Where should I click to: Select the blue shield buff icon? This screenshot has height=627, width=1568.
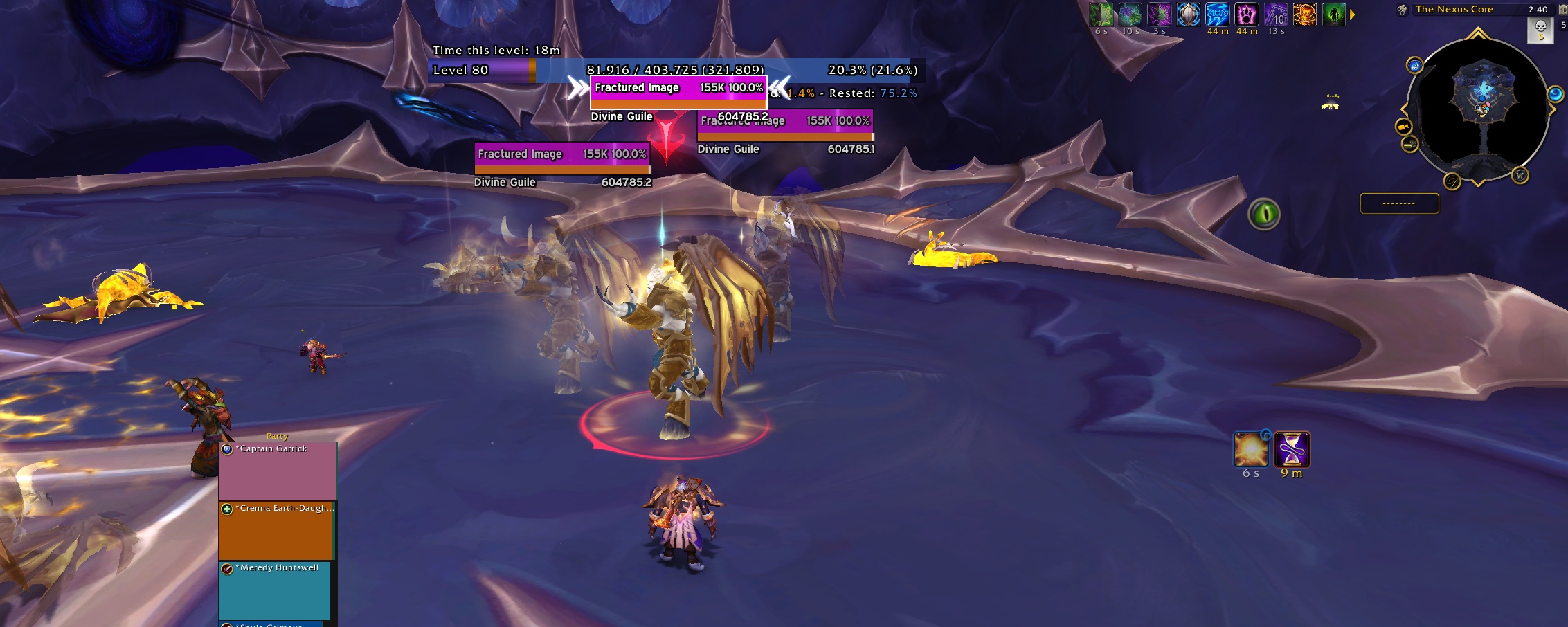click(x=1188, y=15)
